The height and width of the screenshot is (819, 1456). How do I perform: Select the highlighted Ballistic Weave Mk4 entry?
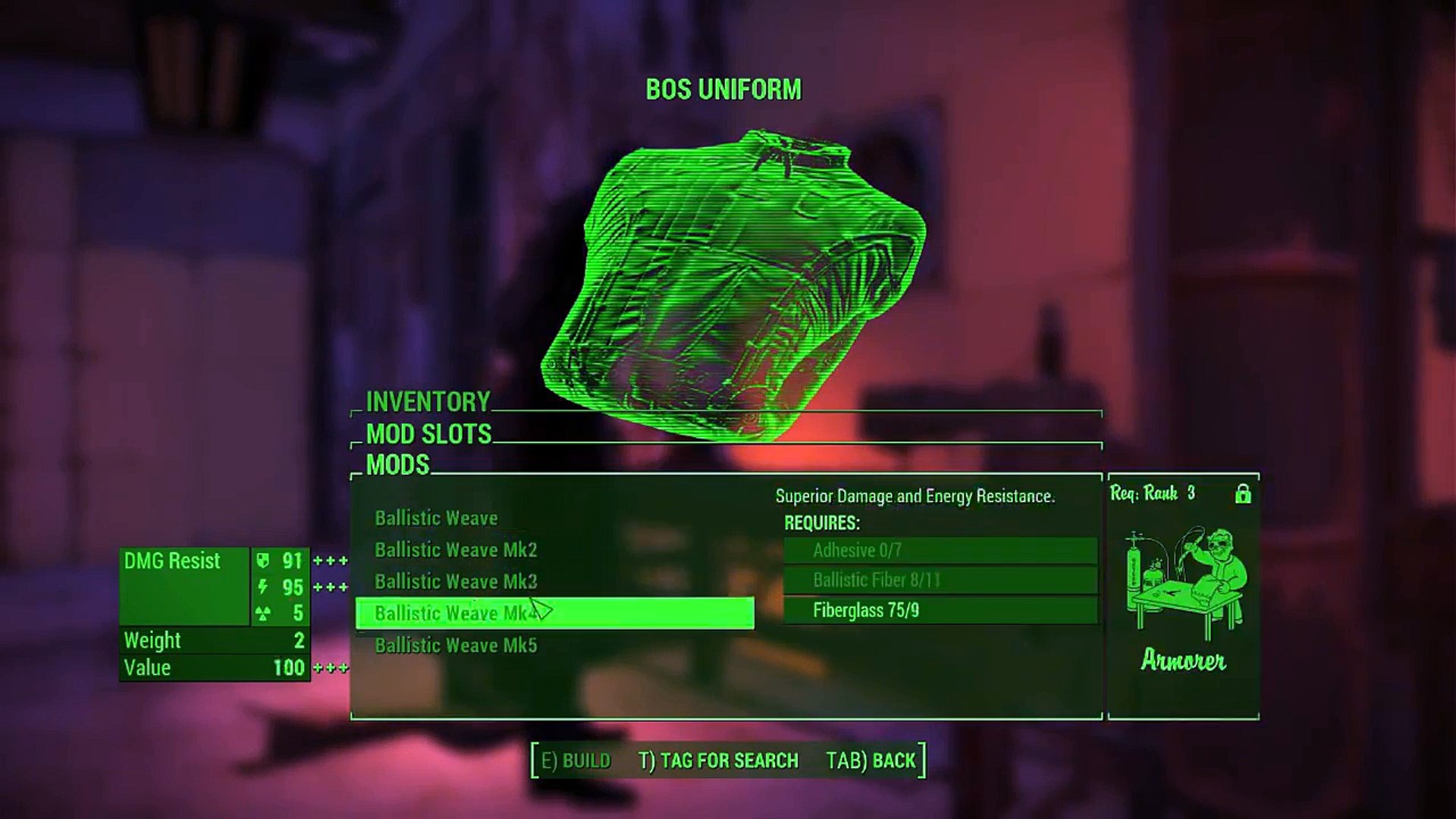tap(554, 613)
